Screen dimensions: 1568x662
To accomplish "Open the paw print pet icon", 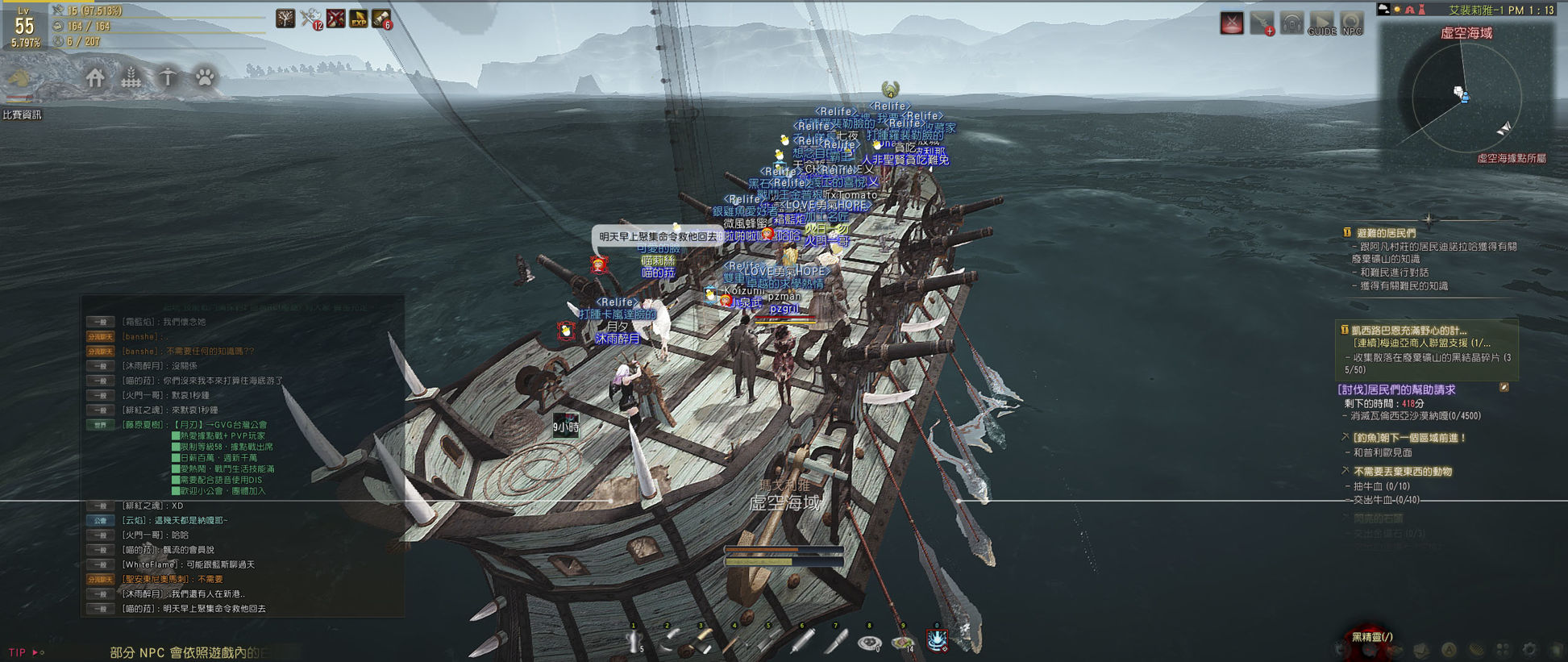I will coord(205,78).
